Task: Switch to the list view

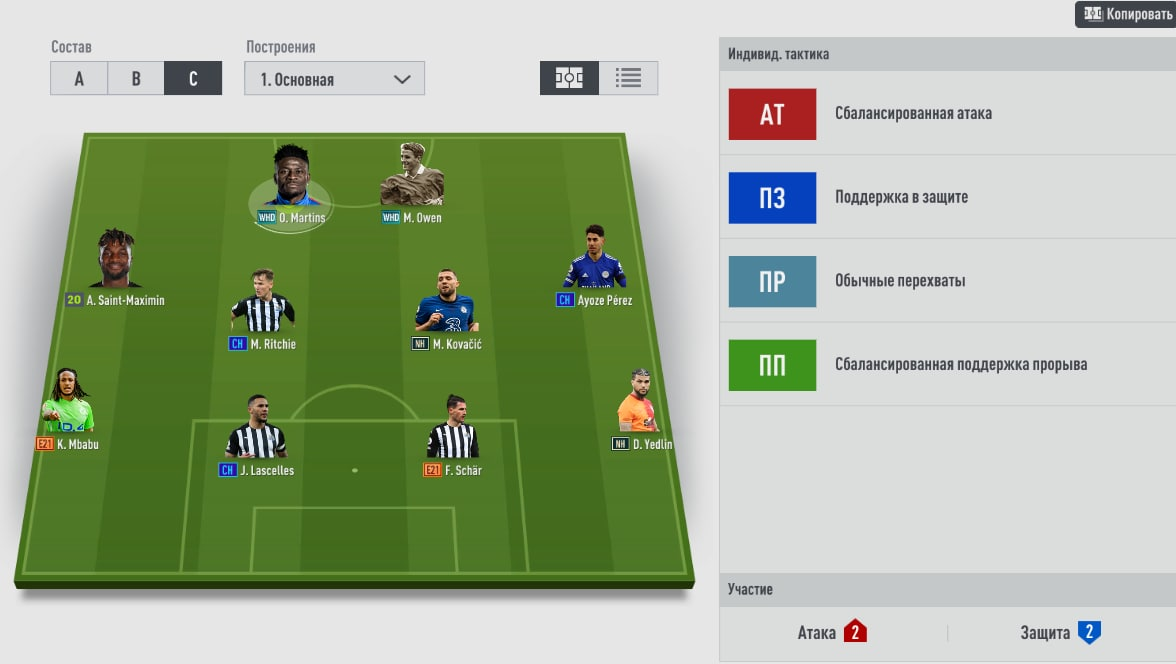Action: pos(628,78)
